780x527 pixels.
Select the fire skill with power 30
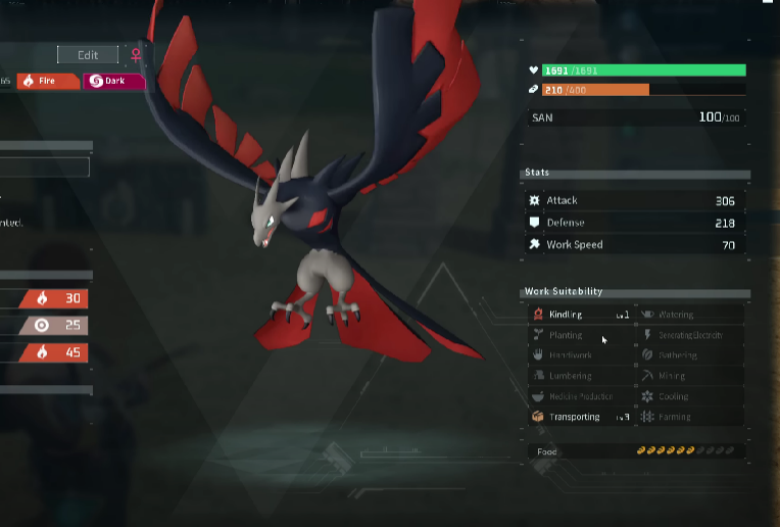[44, 298]
